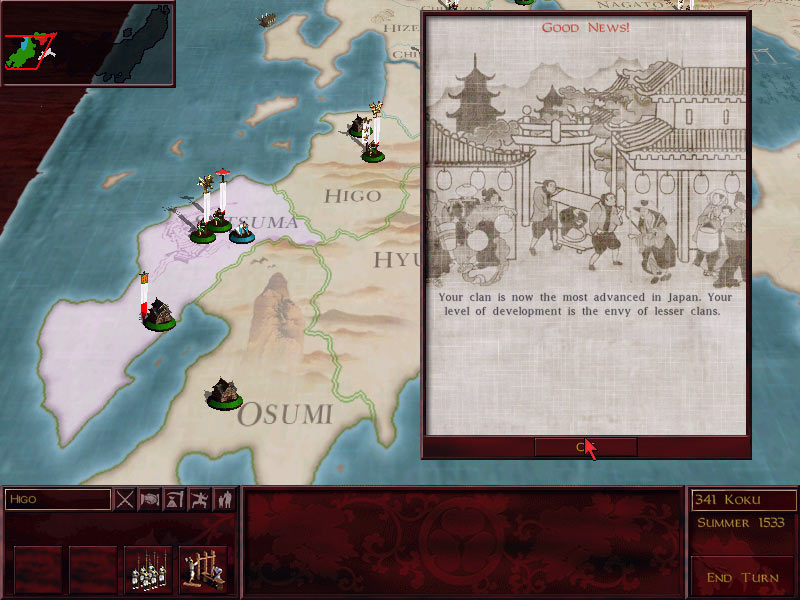This screenshot has width=800, height=600.
Task: Select the crossed swords icon
Action: pyautogui.click(x=125, y=499)
